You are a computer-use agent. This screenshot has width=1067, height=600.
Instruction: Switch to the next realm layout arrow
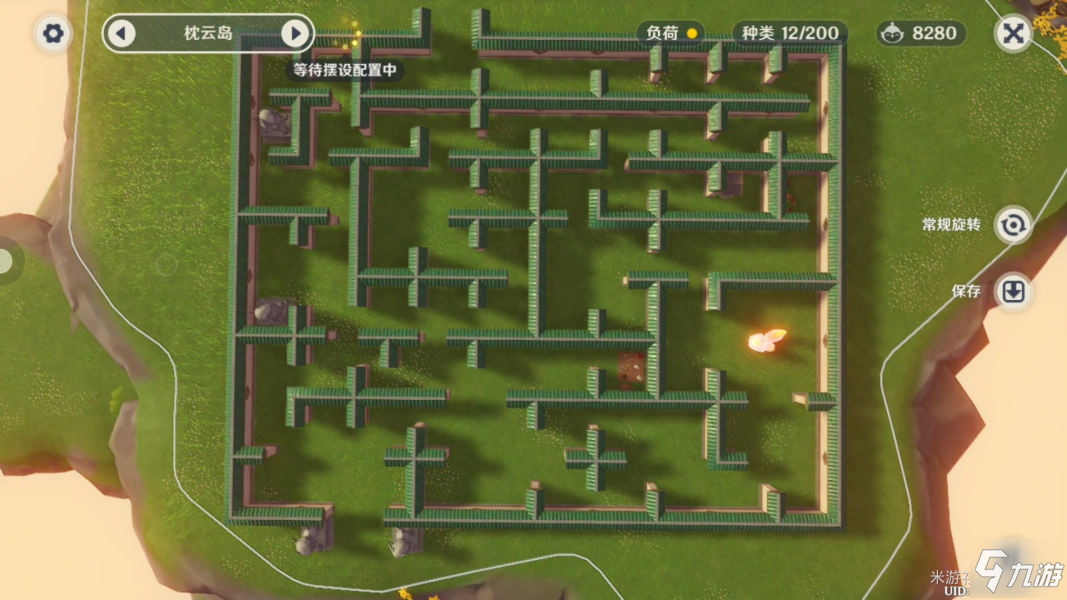click(x=295, y=34)
